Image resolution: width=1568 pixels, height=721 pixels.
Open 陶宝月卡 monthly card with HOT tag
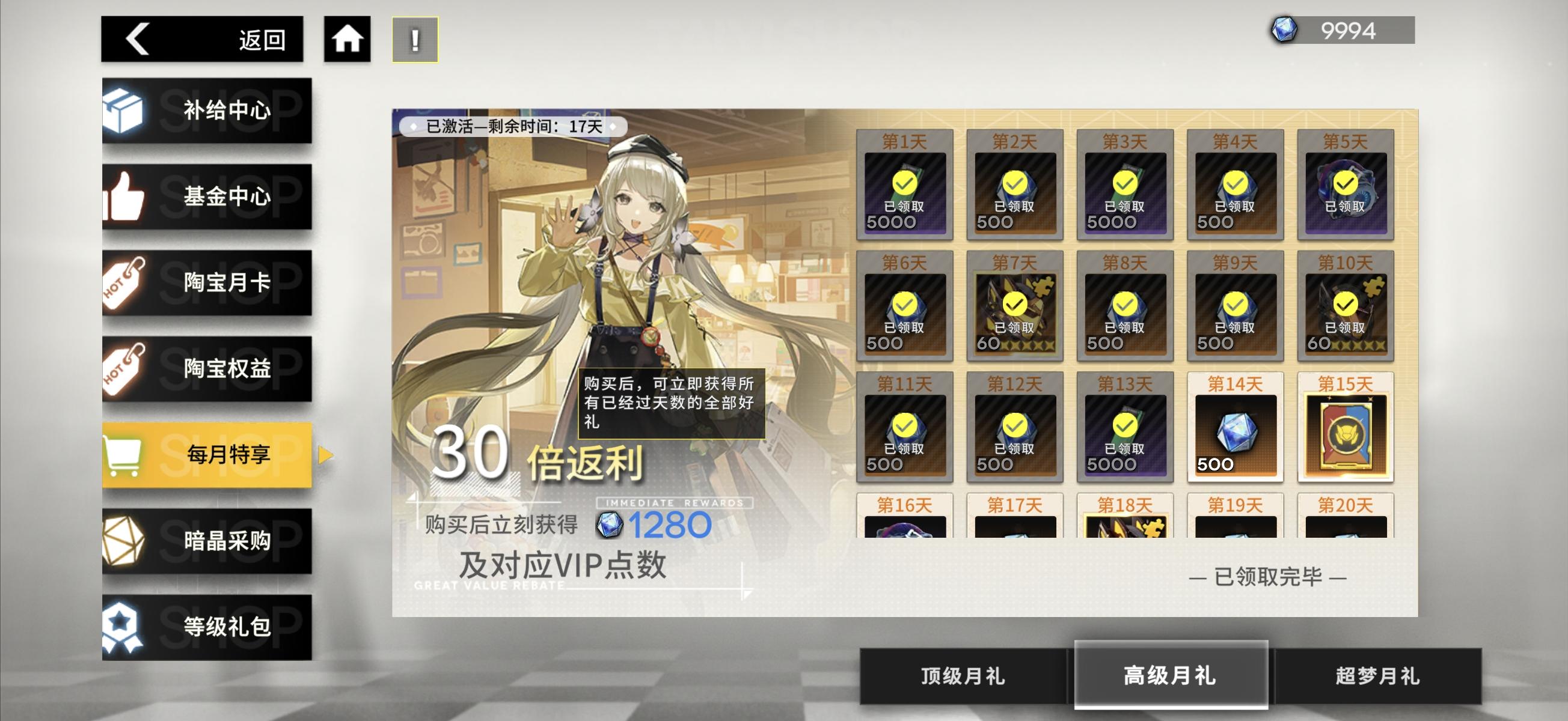(x=207, y=282)
